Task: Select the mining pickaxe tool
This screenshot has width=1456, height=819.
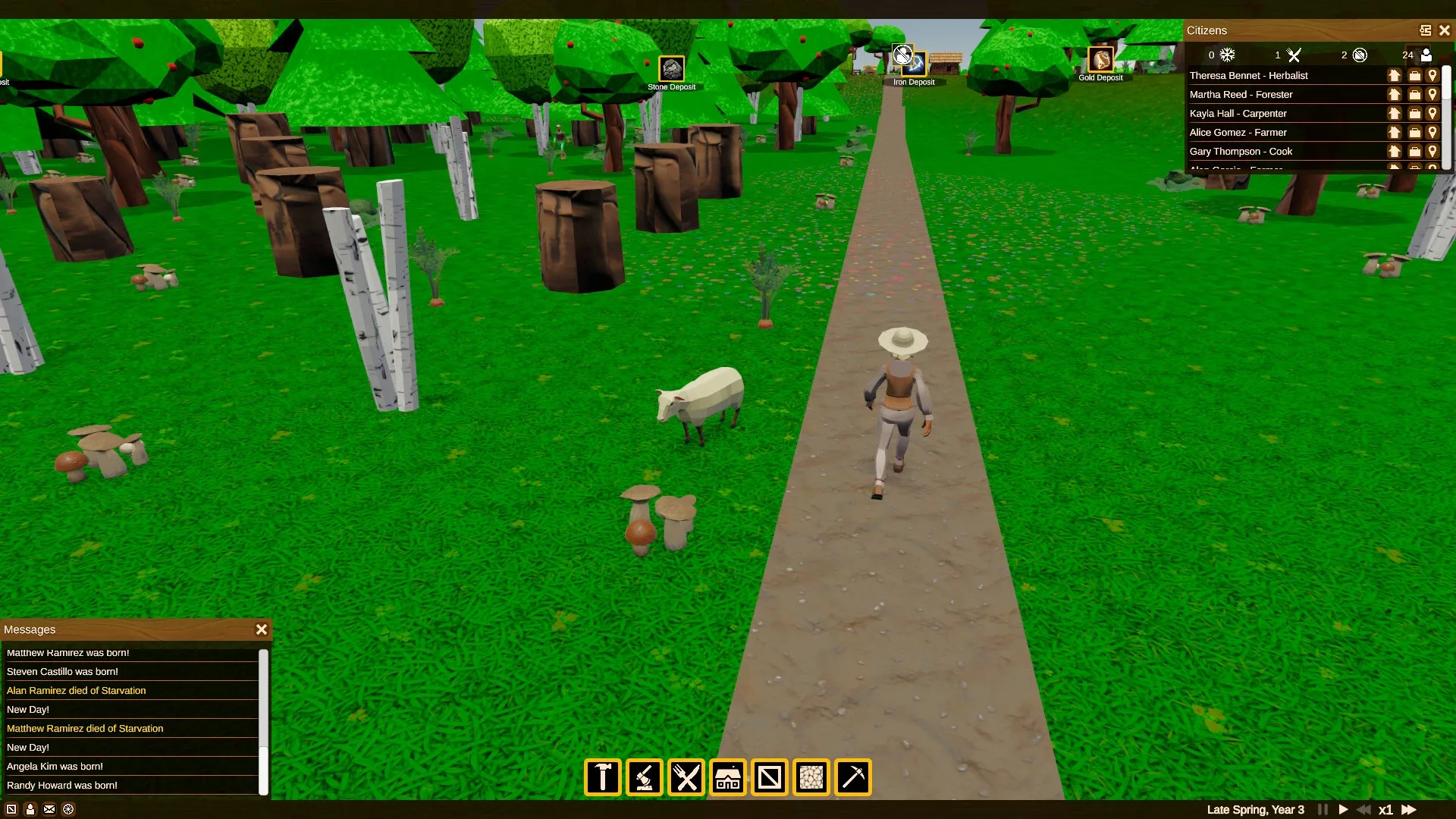Action: tap(852, 777)
